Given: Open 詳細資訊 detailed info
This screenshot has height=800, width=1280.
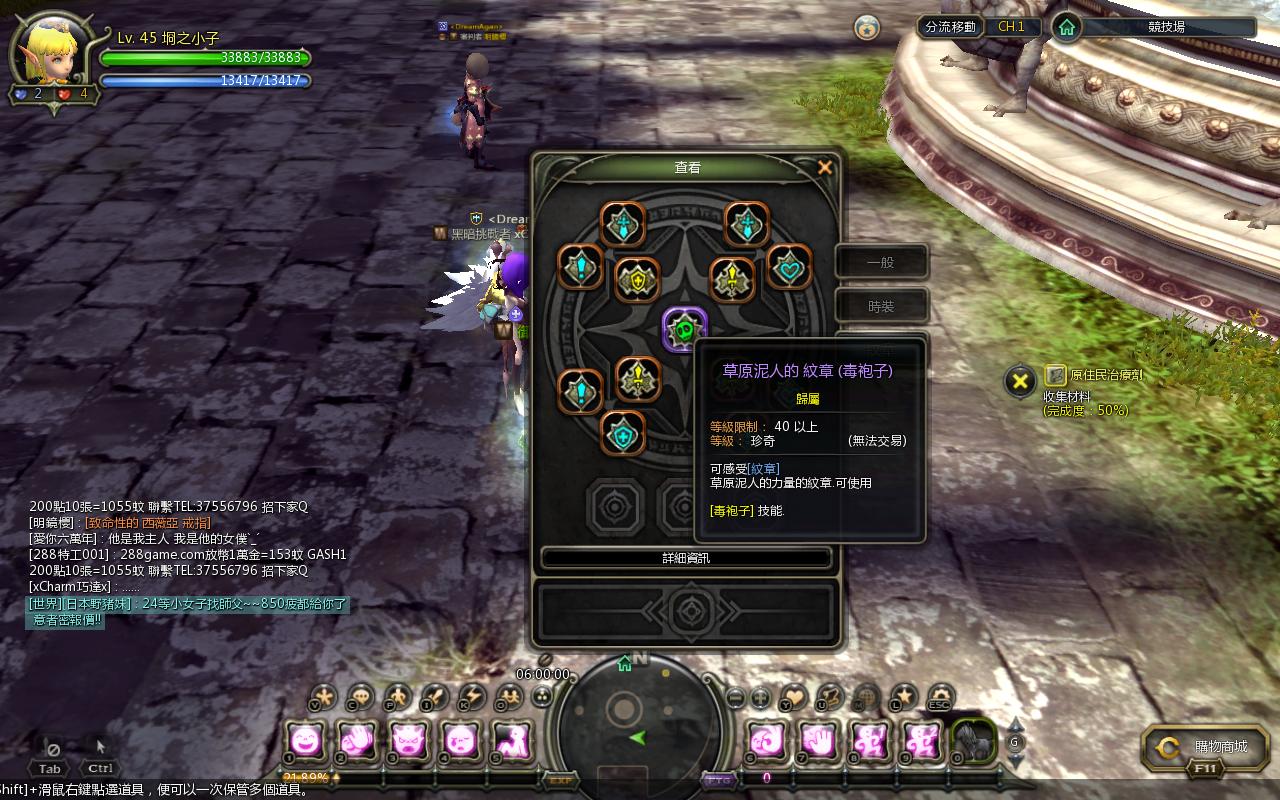Looking at the screenshot, I should 686,558.
